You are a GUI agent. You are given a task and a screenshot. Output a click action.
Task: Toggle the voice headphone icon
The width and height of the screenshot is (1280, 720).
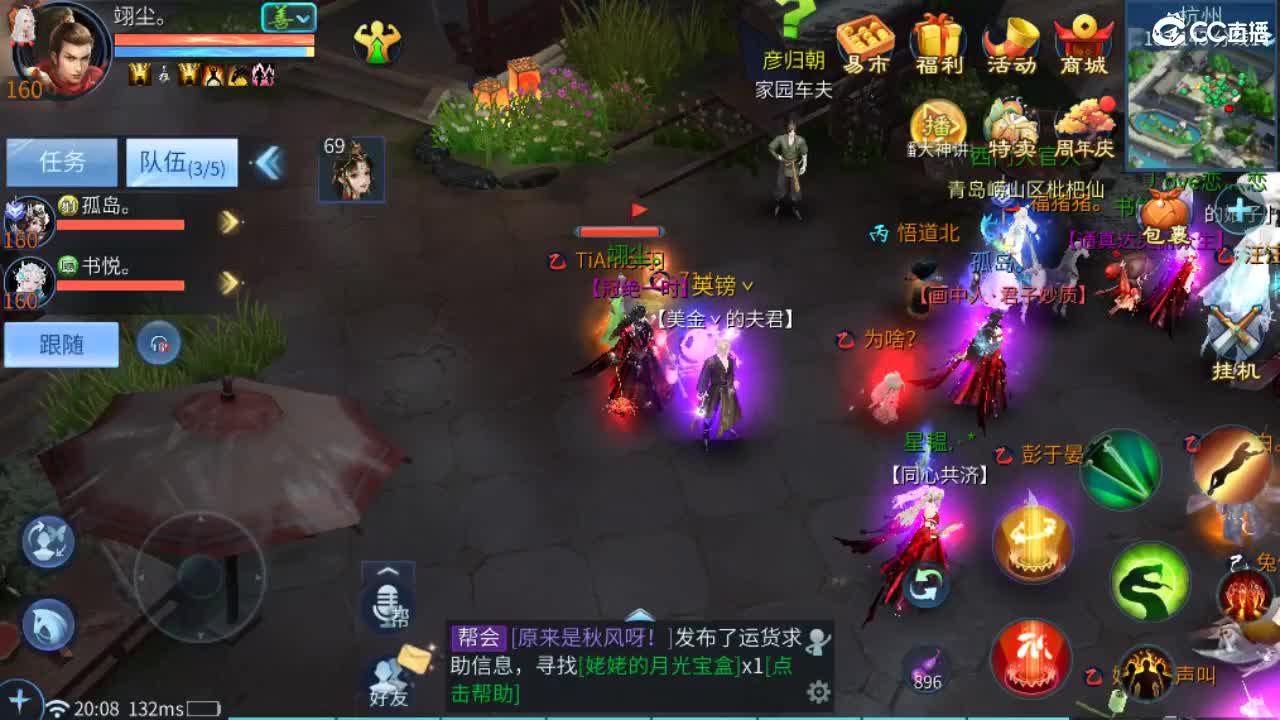[160, 344]
